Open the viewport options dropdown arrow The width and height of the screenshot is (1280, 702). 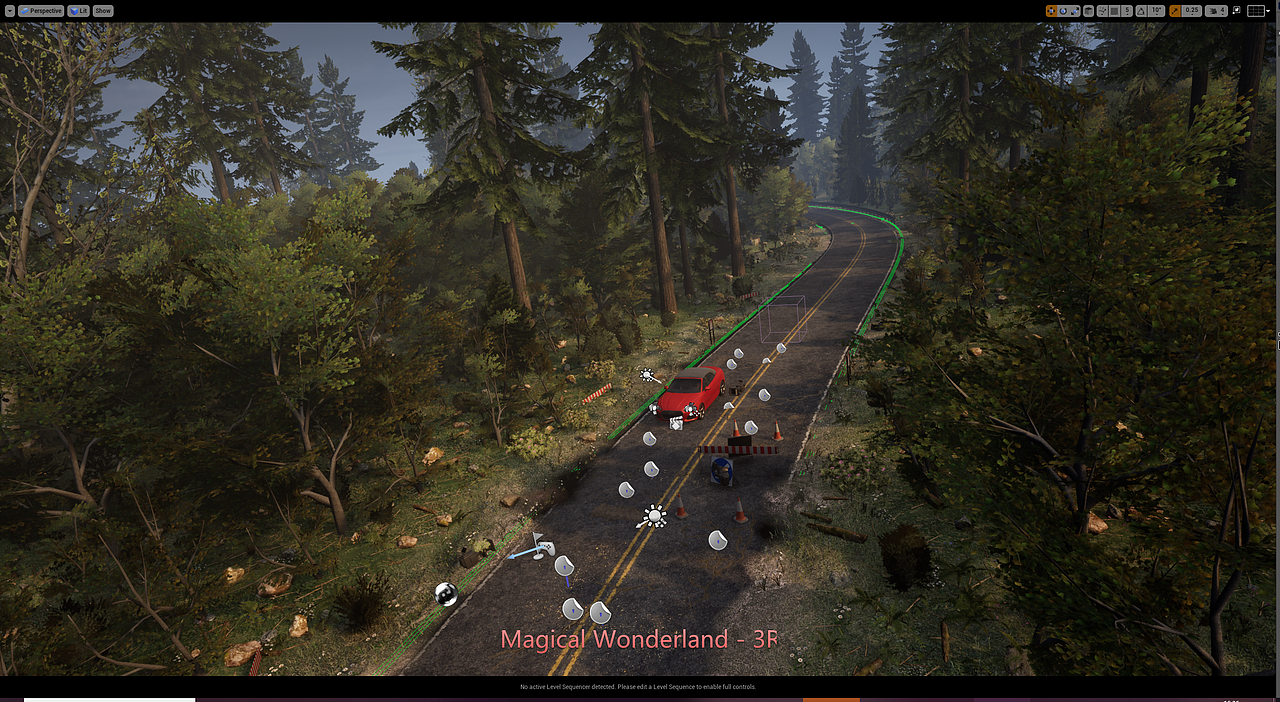9,11
